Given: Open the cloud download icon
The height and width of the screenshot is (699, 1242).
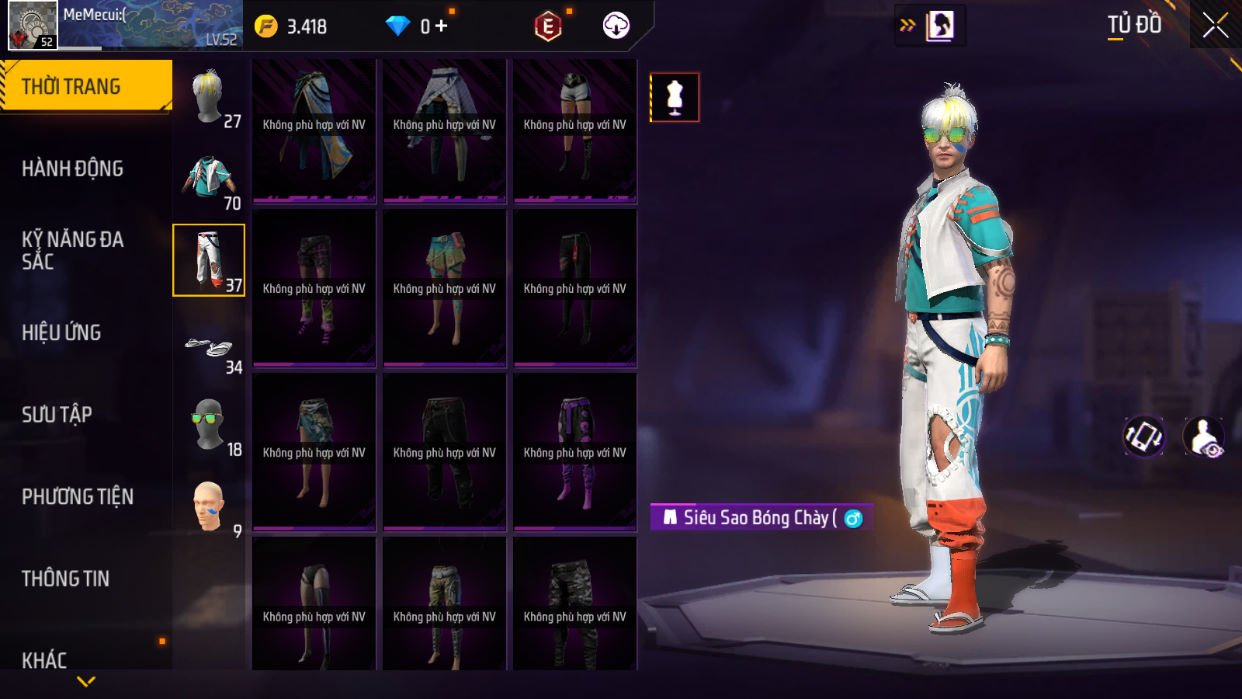Looking at the screenshot, I should pyautogui.click(x=616, y=26).
